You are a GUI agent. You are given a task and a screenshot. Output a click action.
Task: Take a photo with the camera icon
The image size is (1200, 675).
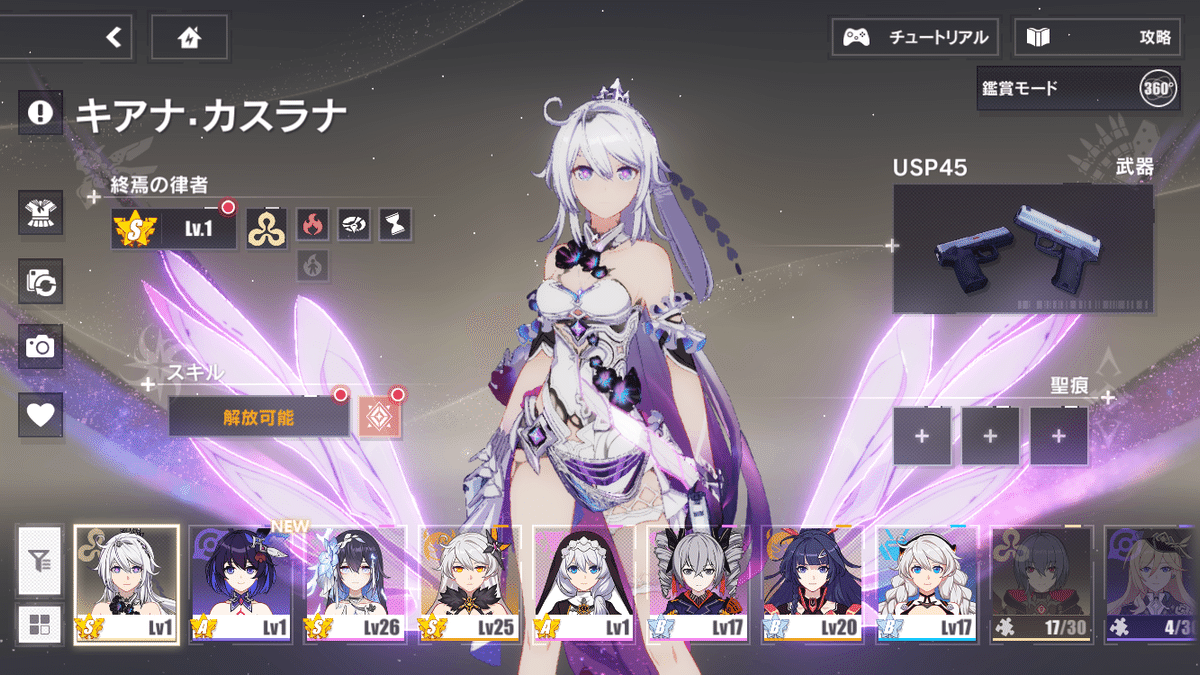41,347
